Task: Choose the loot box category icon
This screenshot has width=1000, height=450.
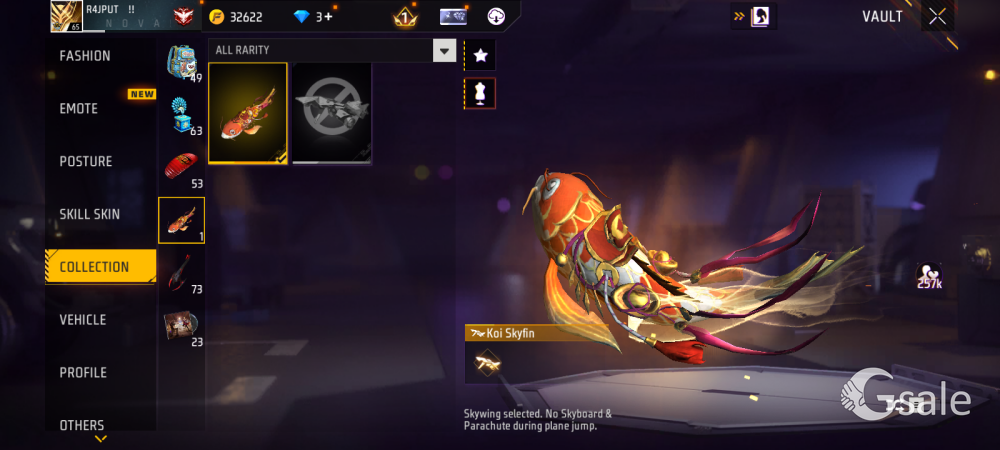Action: pos(181,115)
